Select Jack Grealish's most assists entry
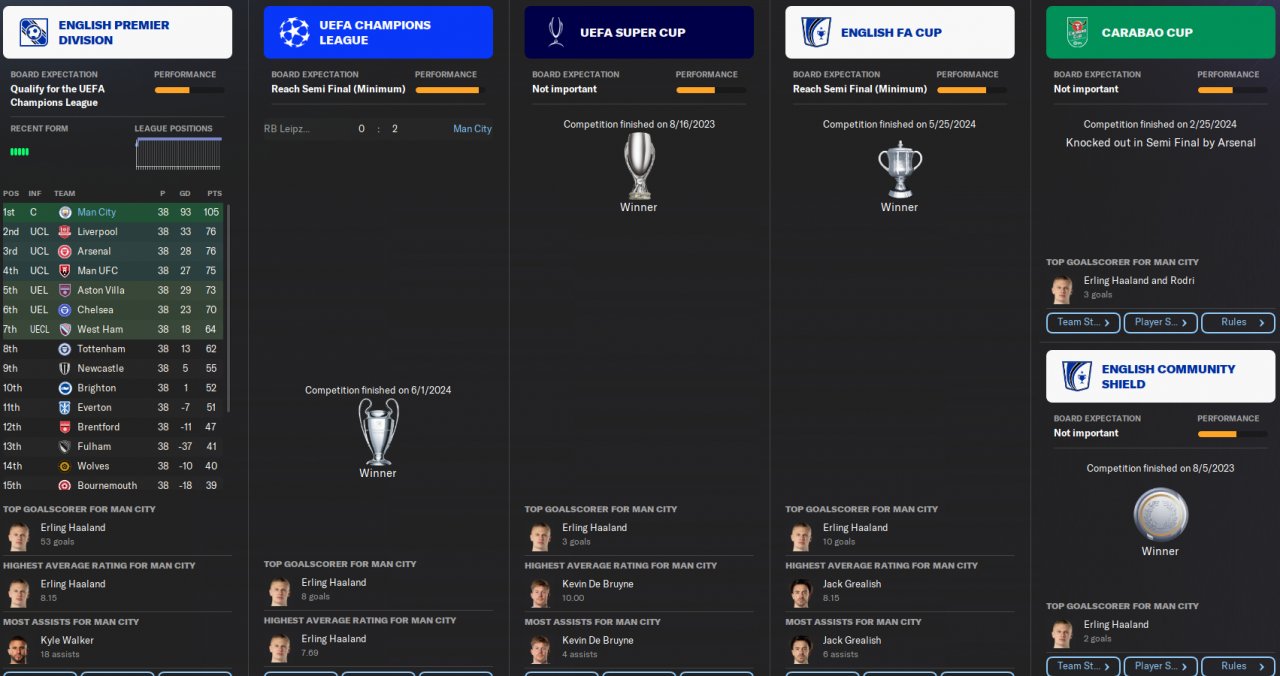The image size is (1280, 676). pos(851,646)
